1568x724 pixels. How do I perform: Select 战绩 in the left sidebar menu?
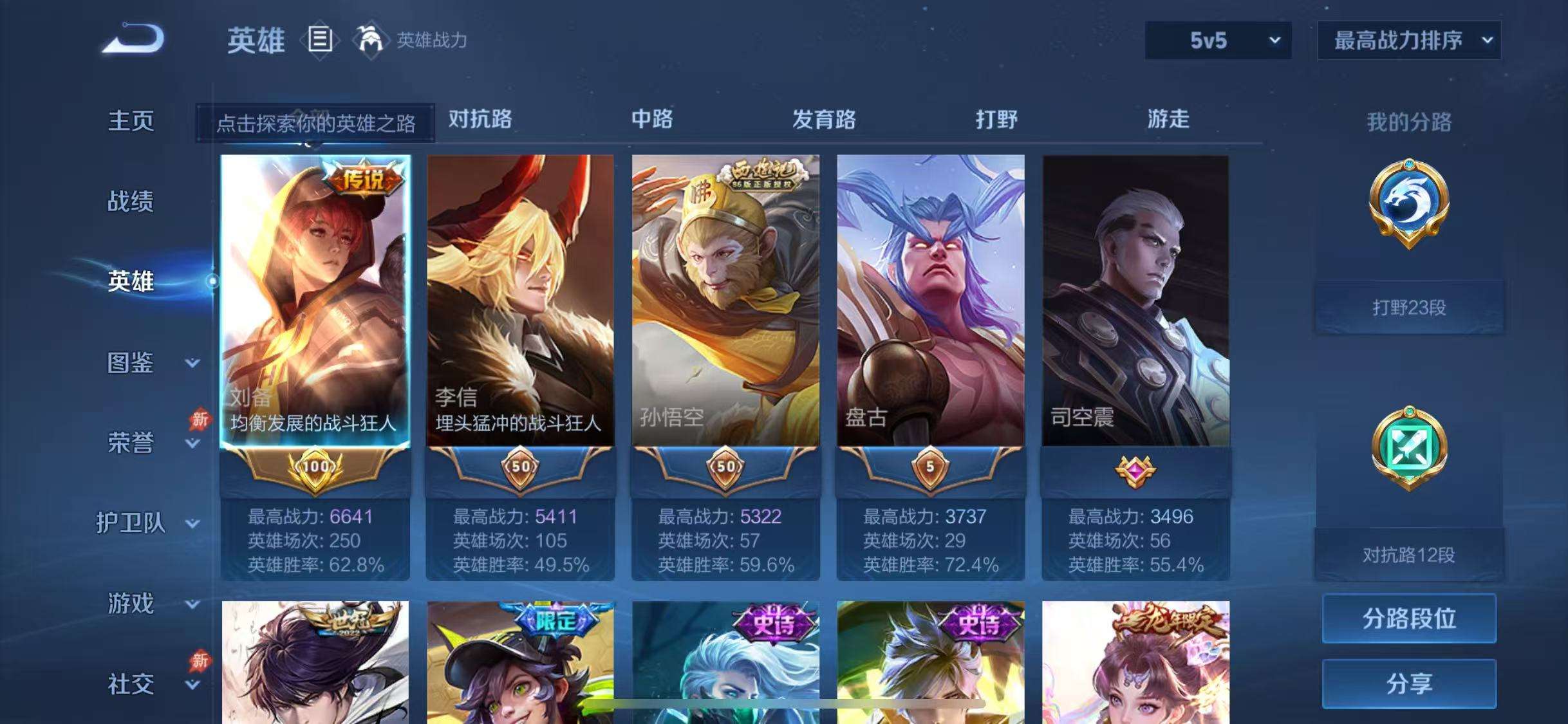click(132, 201)
